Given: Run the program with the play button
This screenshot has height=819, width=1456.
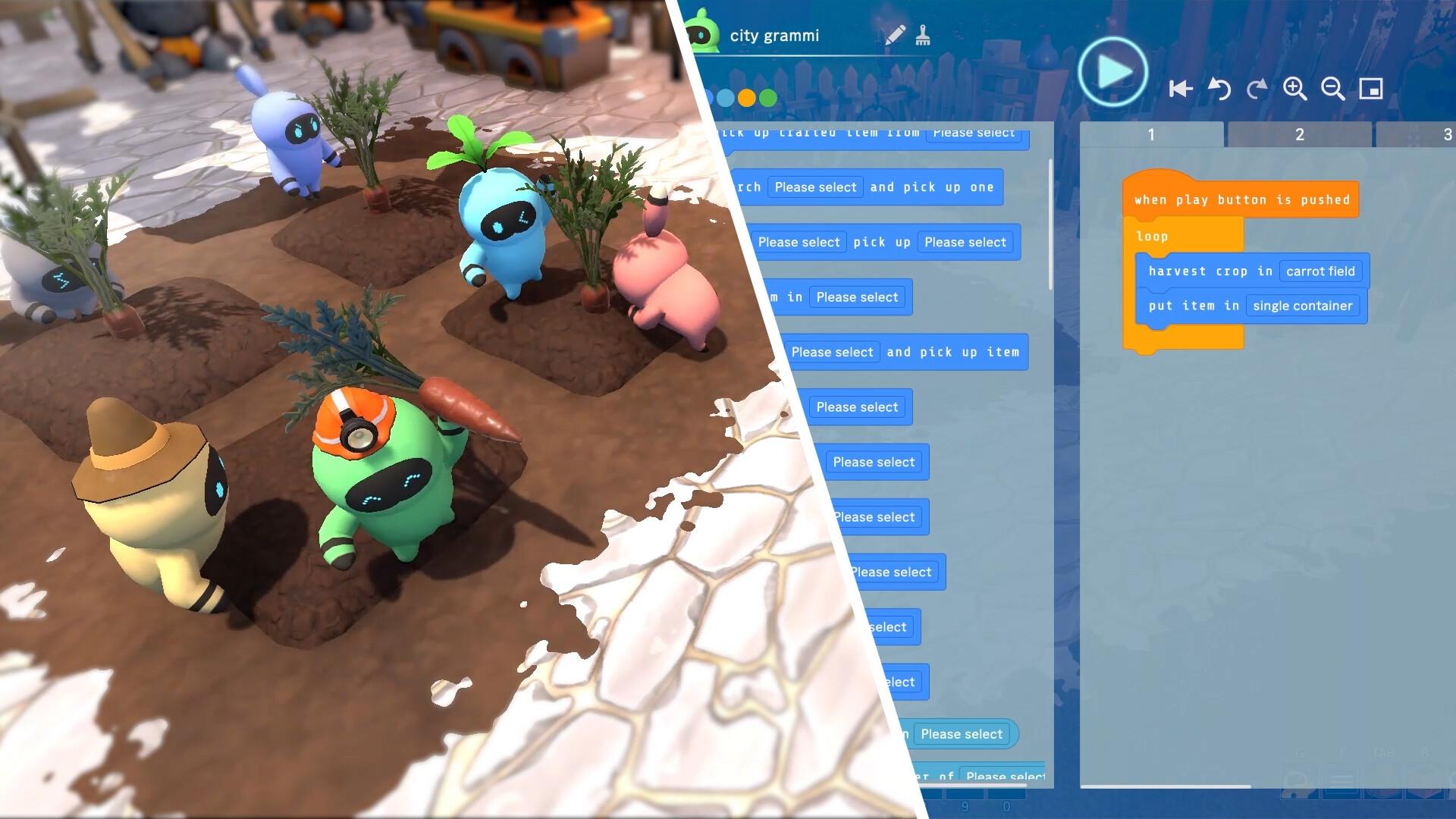Looking at the screenshot, I should 1112,73.
